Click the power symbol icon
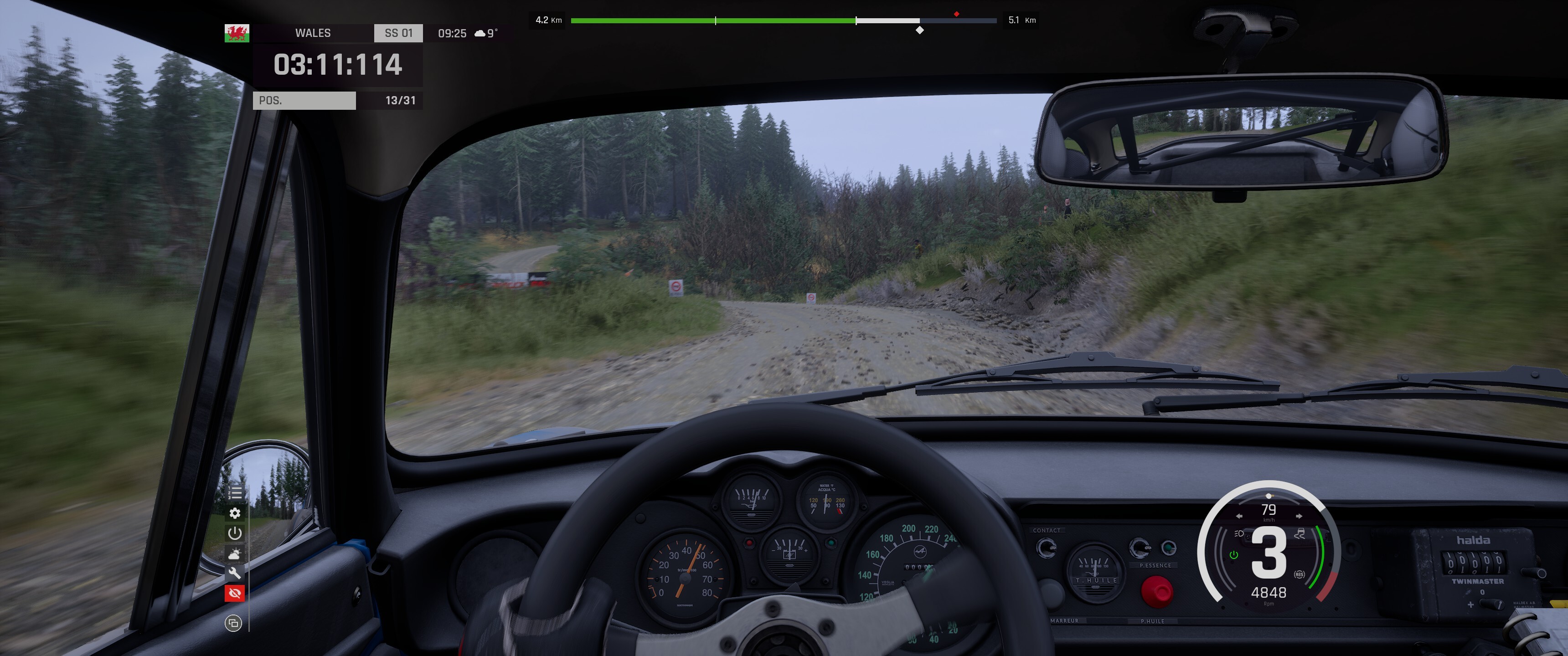Screen dimensions: 1568x656 [235, 533]
